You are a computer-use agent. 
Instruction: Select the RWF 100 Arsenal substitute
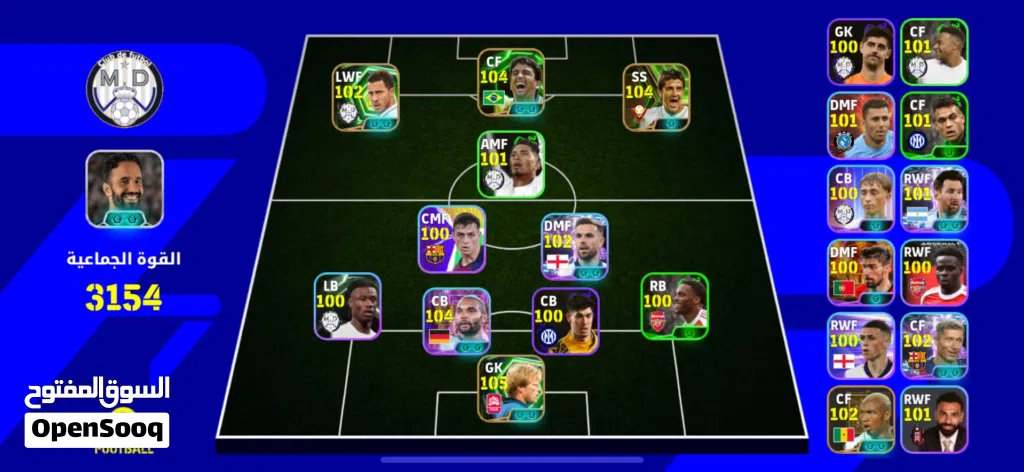(934, 272)
